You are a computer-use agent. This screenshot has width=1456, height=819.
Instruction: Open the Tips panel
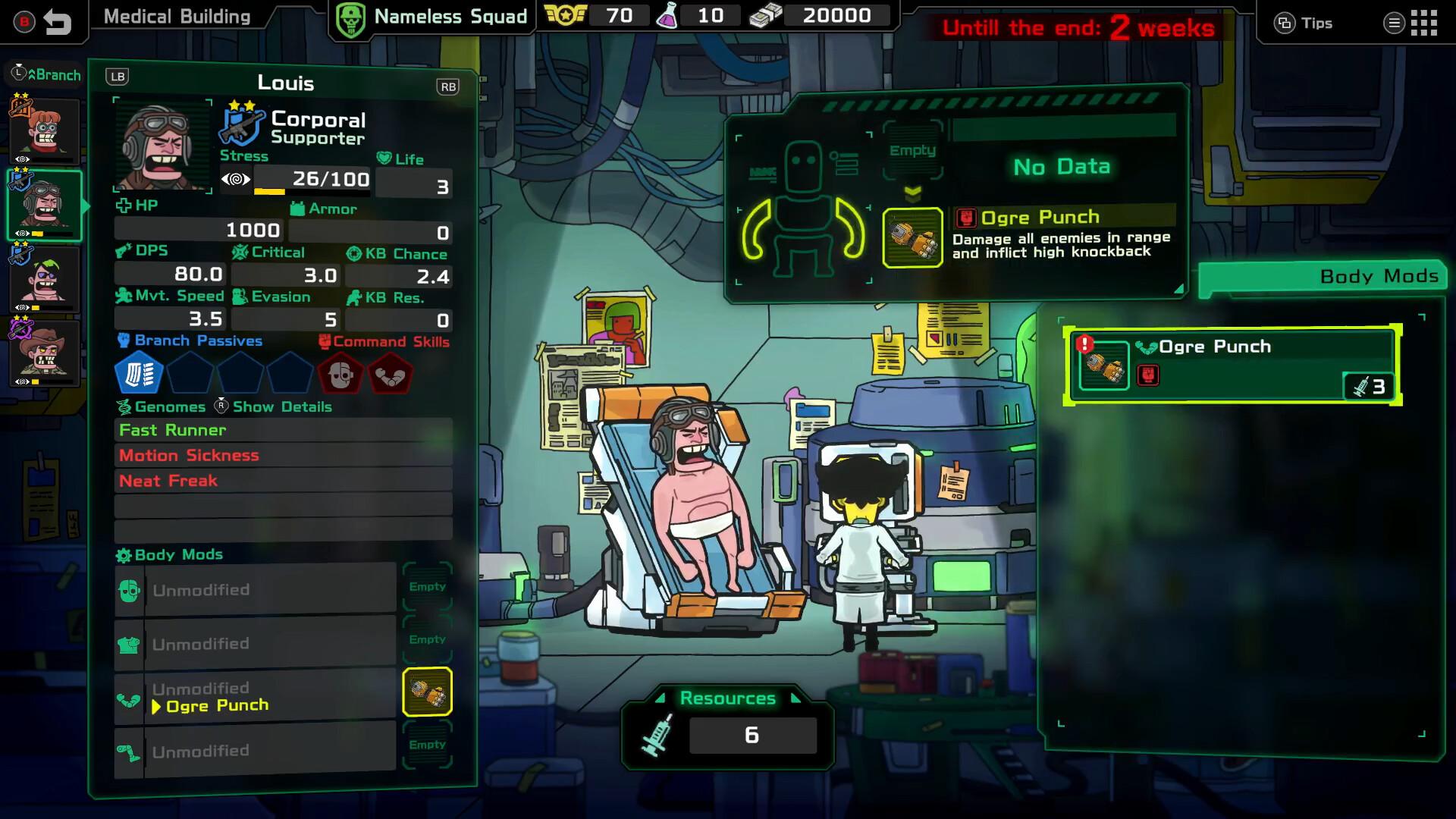click(x=1303, y=23)
